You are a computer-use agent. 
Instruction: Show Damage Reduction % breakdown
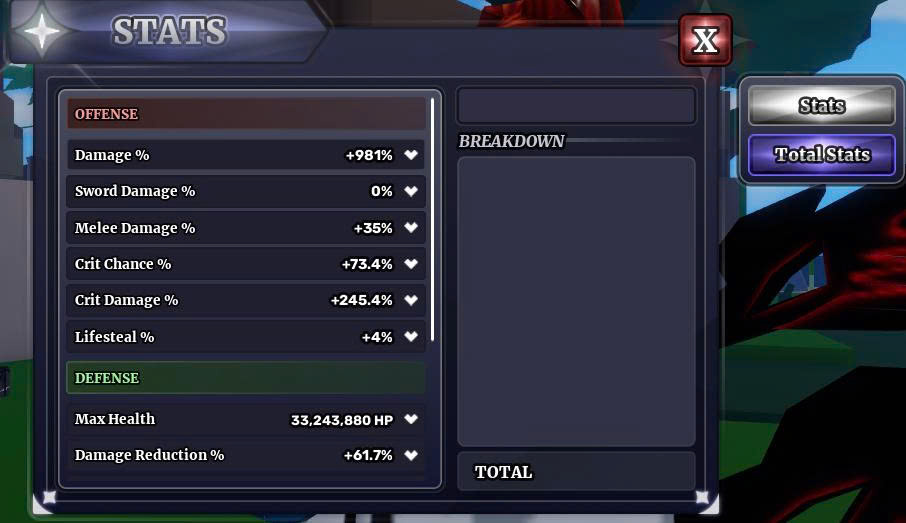(x=411, y=456)
